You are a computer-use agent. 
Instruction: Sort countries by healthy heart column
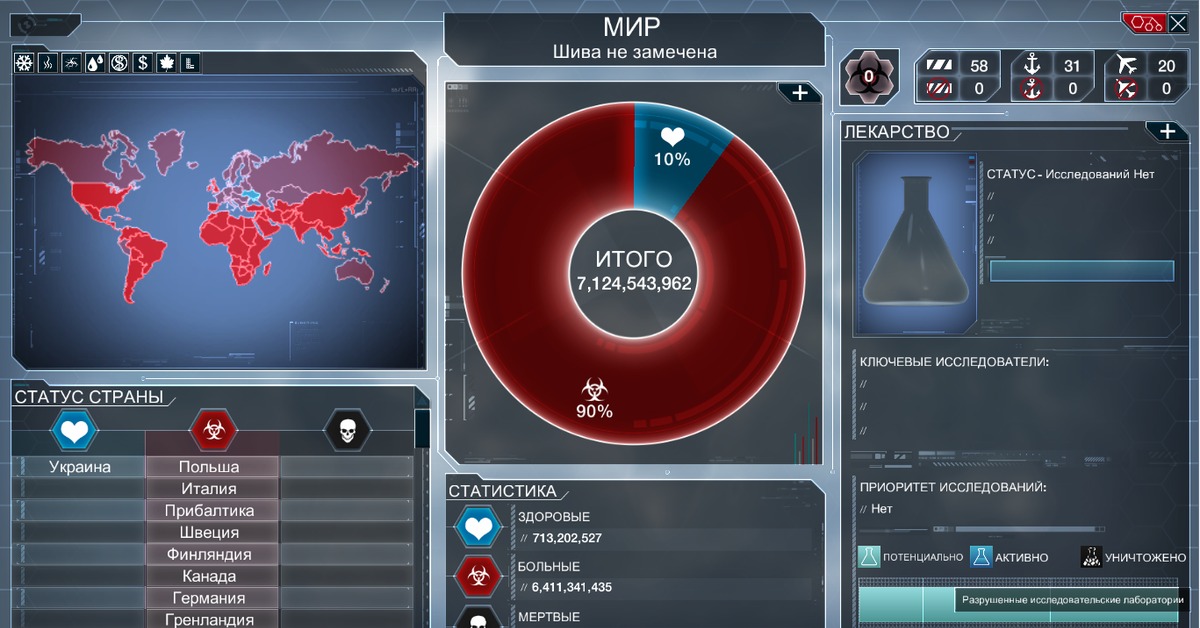click(75, 431)
